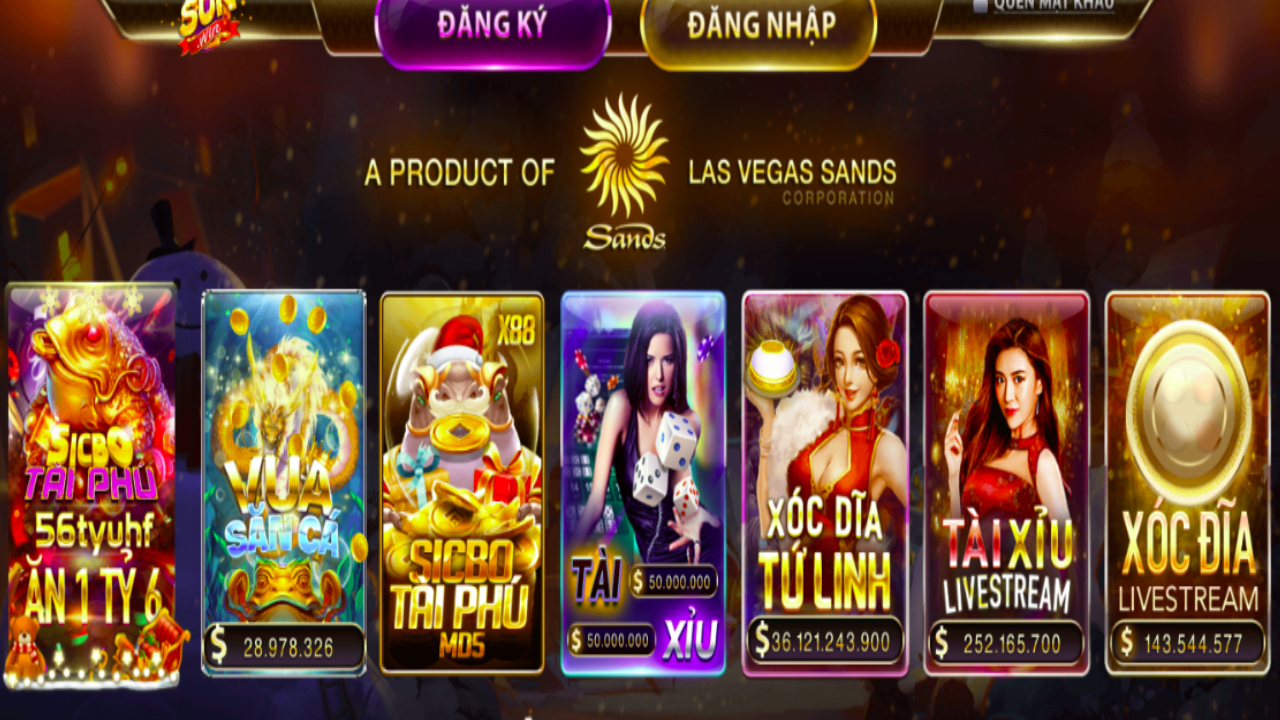Play the Tài Xỉu dice game
The height and width of the screenshot is (720, 1280).
point(643,480)
